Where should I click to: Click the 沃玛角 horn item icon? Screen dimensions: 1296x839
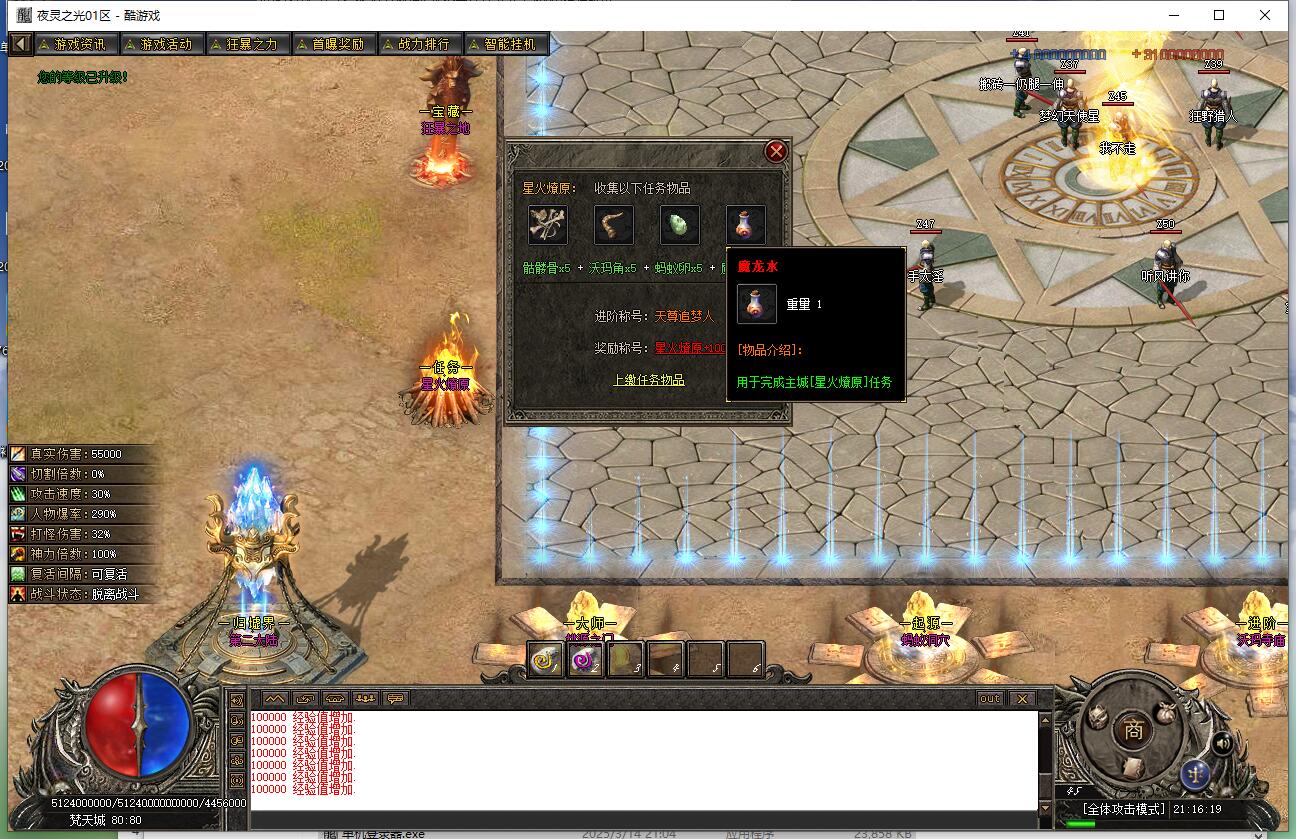[x=613, y=225]
